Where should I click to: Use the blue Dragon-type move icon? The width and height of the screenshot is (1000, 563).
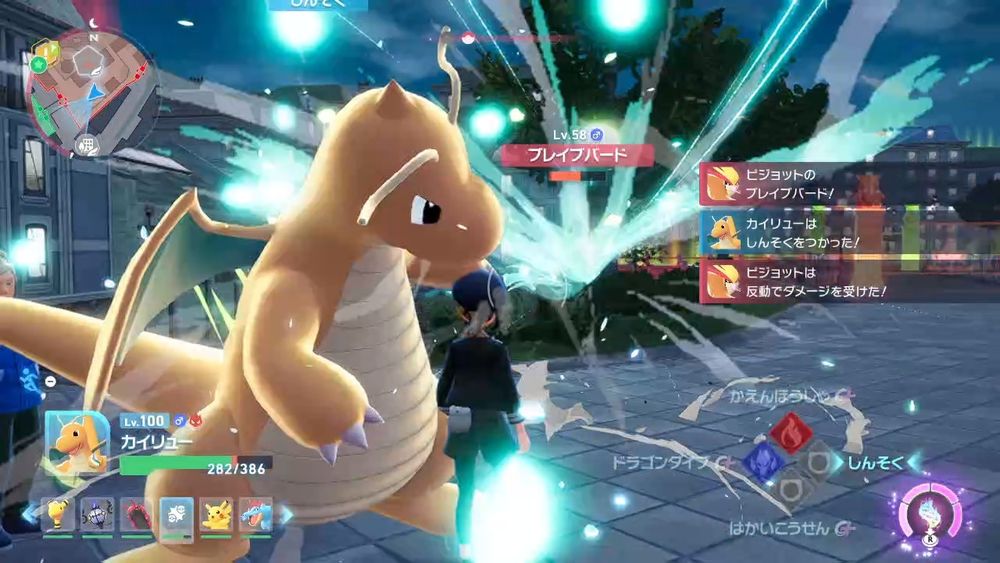click(x=760, y=461)
